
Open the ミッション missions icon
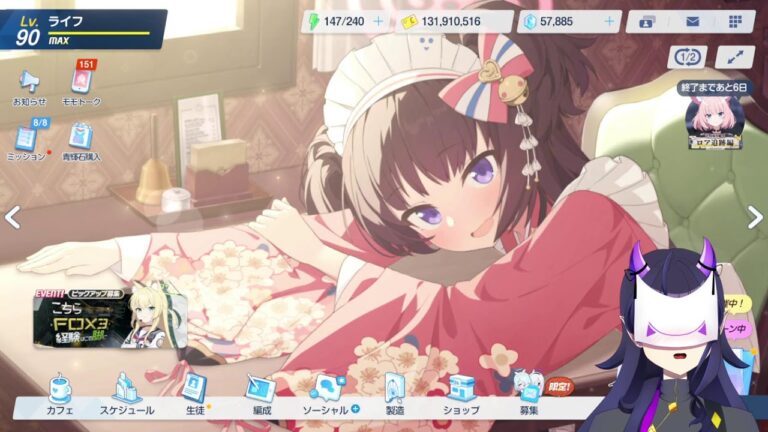pos(29,141)
